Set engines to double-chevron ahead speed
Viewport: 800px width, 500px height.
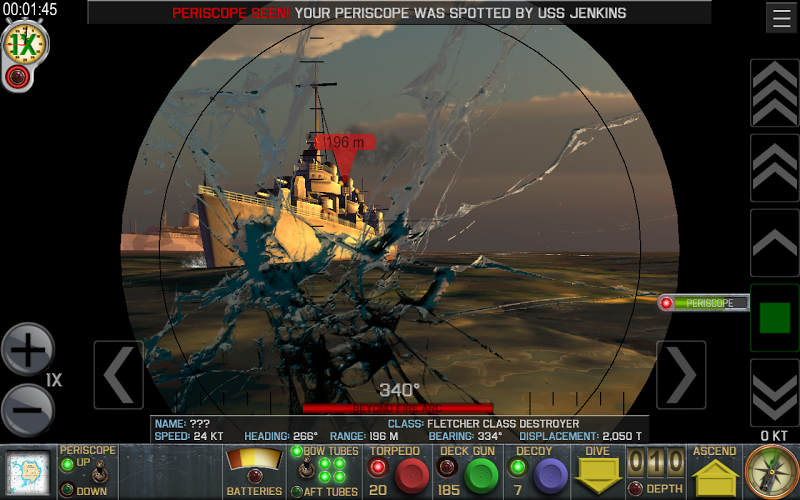click(x=774, y=167)
